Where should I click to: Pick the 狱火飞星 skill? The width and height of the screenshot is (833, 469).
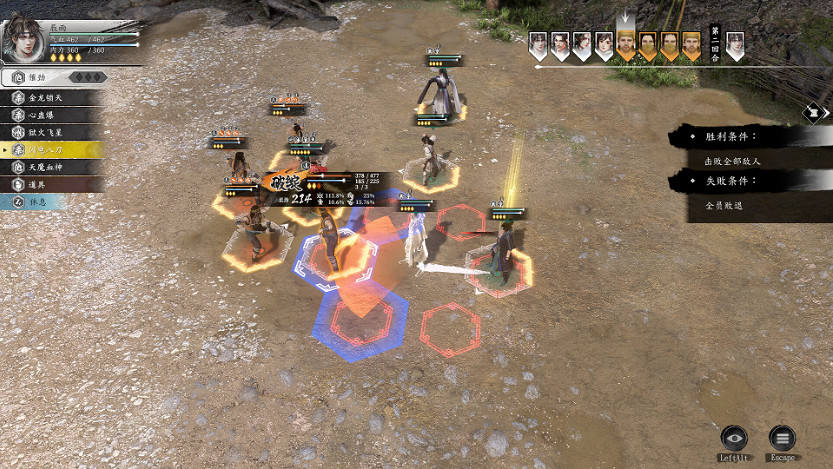(x=50, y=132)
